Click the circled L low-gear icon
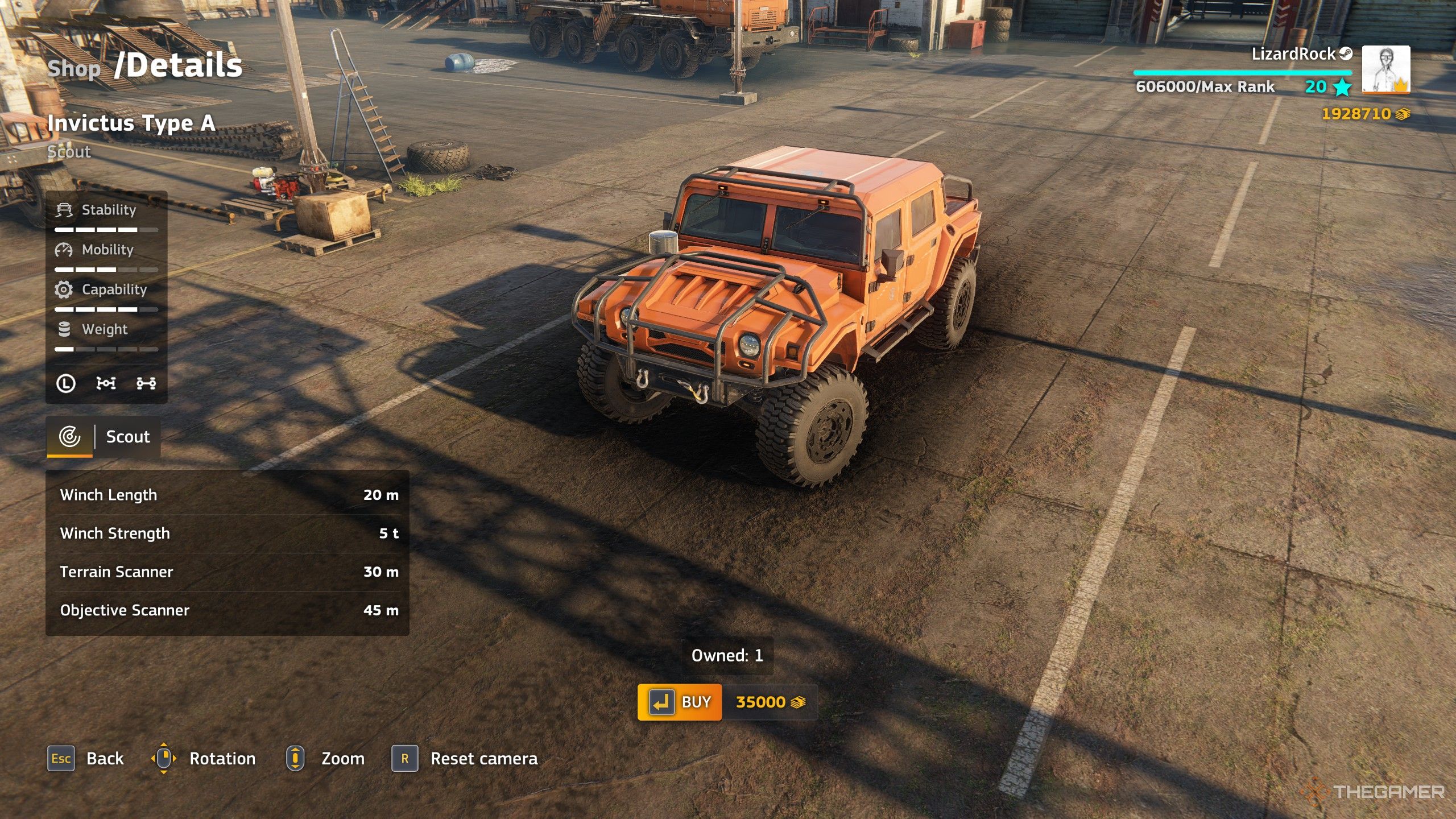1456x819 pixels. 66,383
